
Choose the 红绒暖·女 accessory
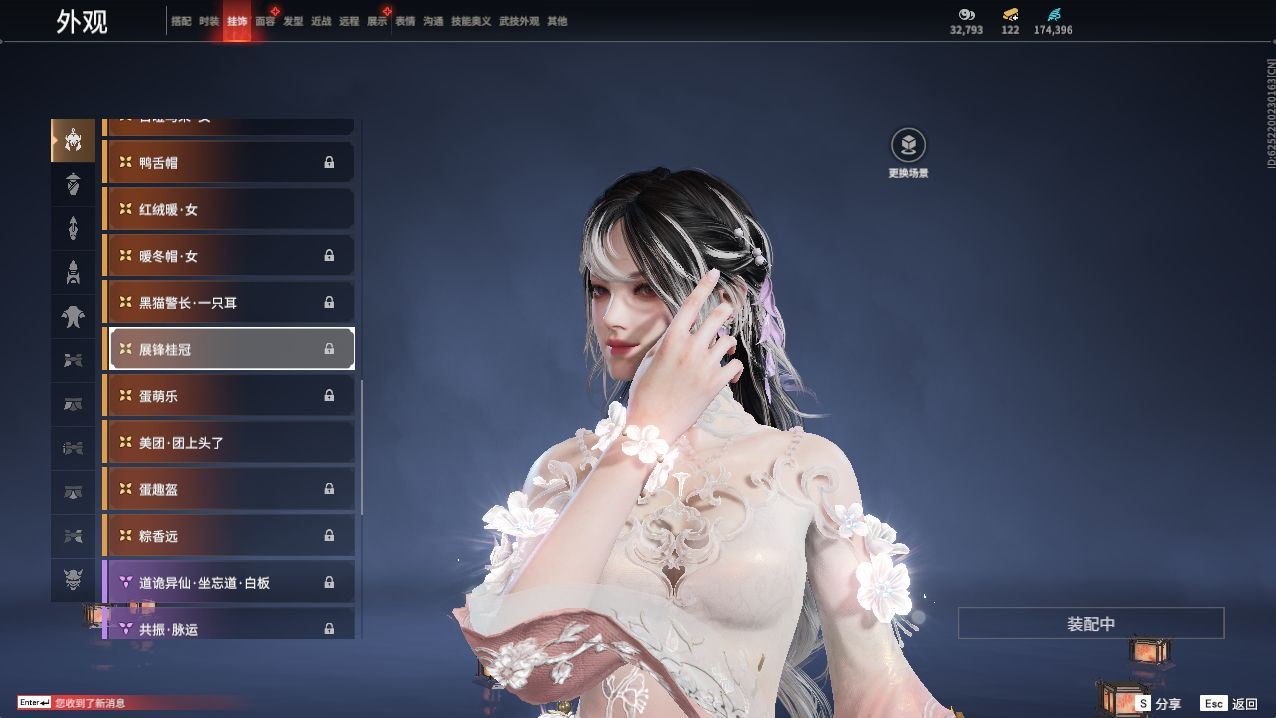(230, 209)
